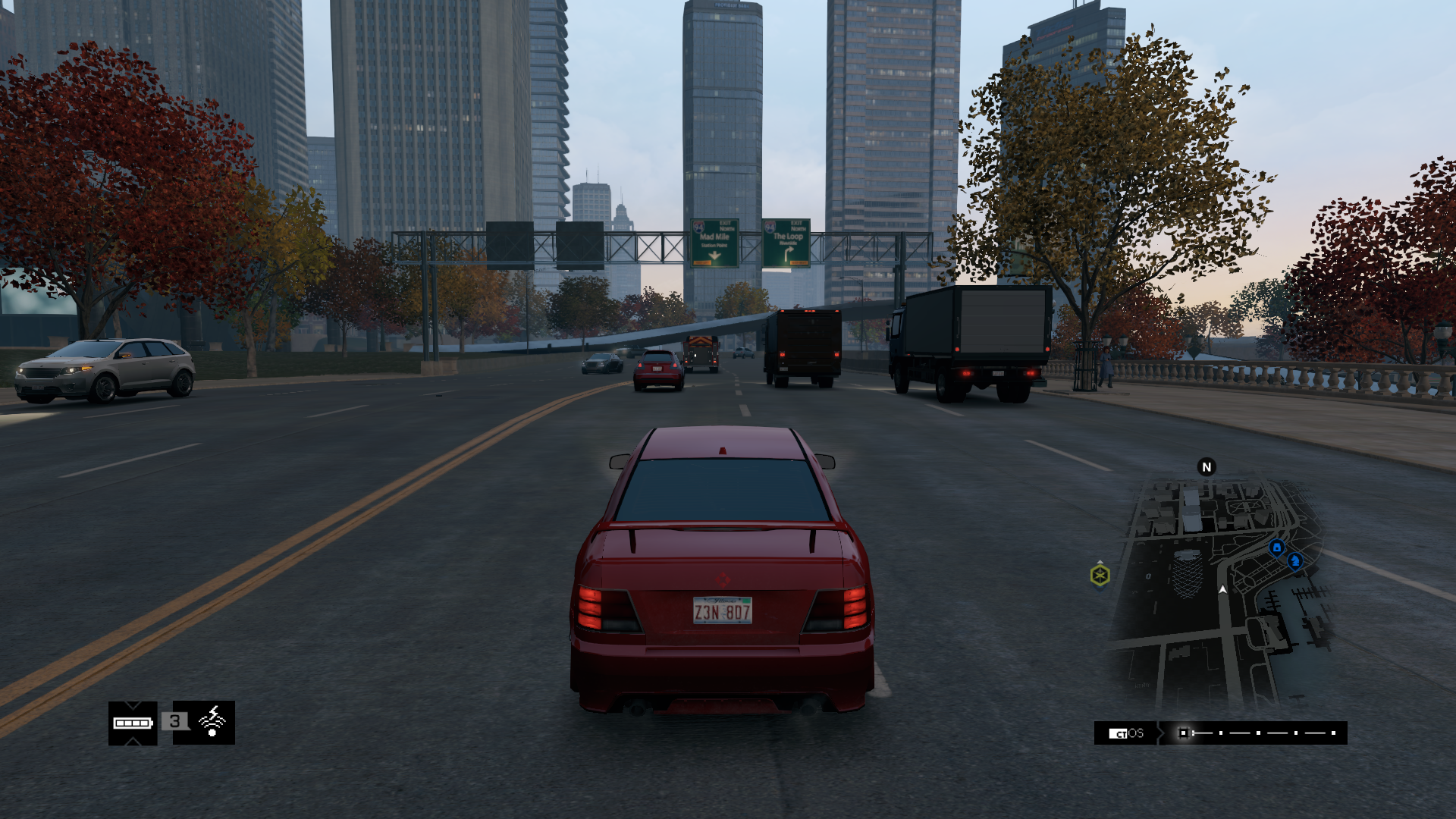Click the north compass N indicator
This screenshot has height=819, width=1456.
click(x=1207, y=467)
